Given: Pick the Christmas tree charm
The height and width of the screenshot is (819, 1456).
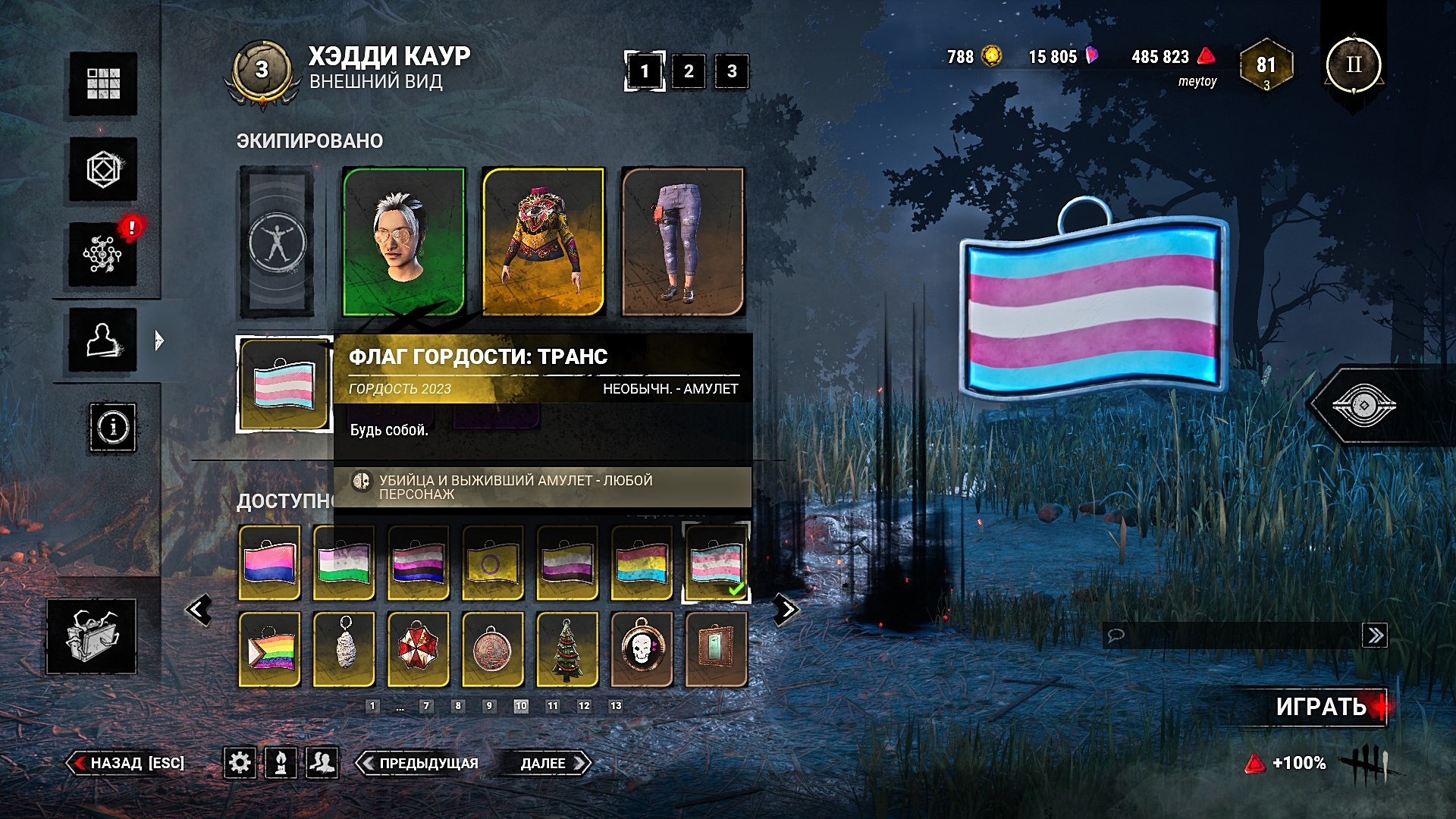Looking at the screenshot, I should 567,649.
